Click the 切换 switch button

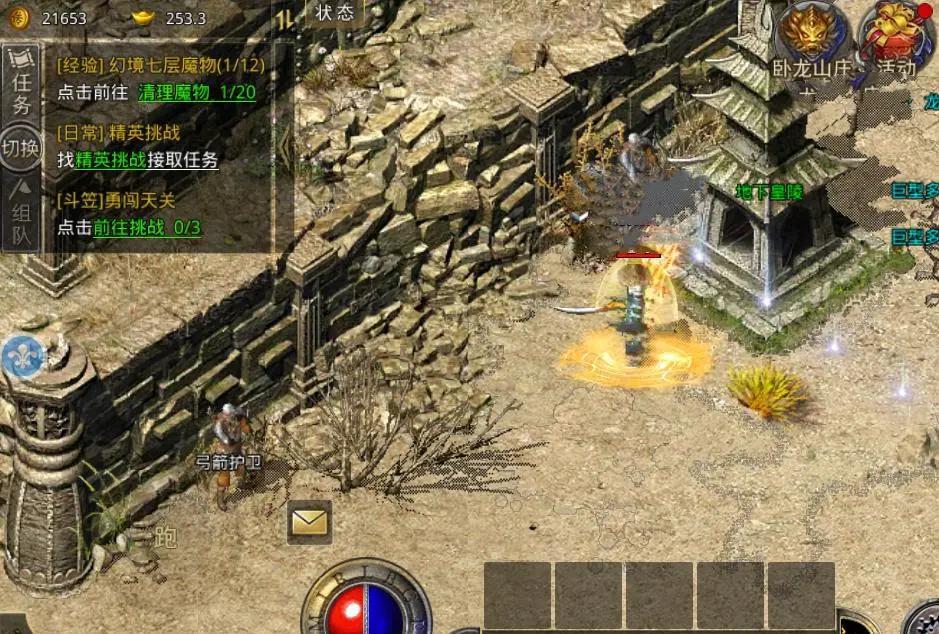point(21,148)
